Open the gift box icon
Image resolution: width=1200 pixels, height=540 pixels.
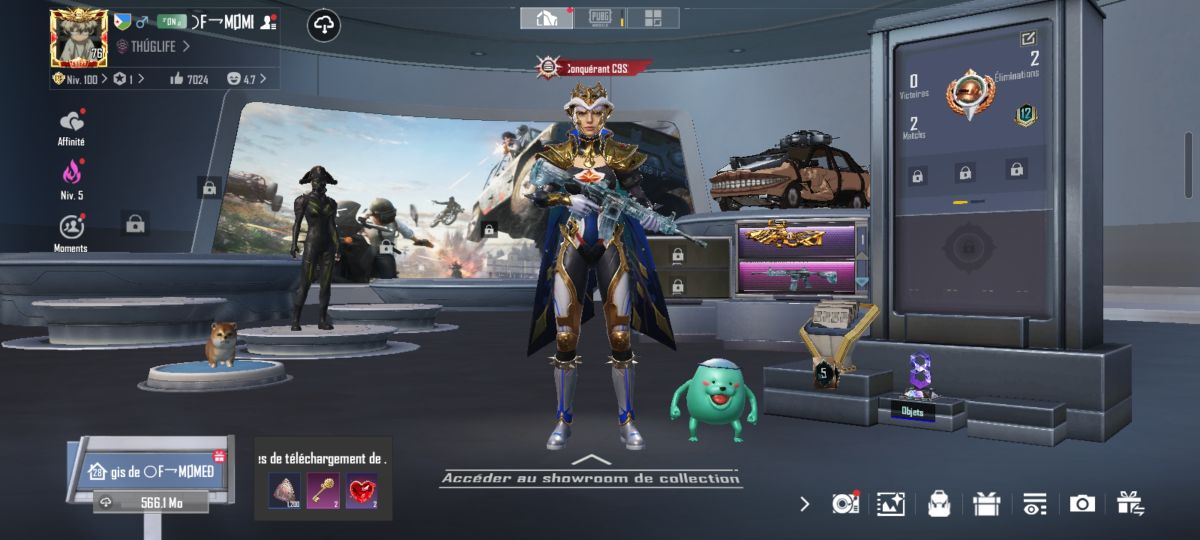pyautogui.click(x=986, y=504)
